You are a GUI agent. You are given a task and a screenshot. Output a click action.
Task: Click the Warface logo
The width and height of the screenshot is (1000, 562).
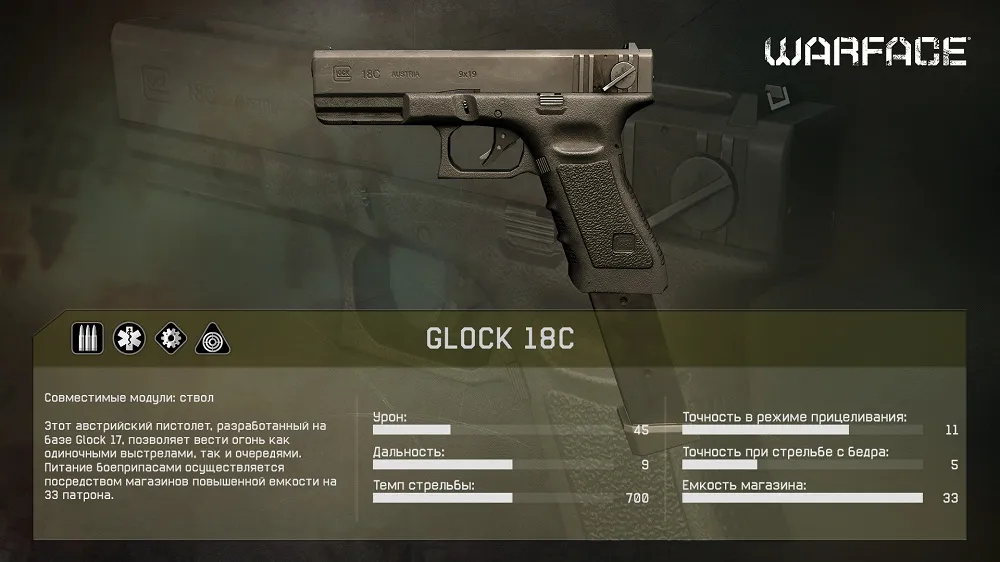pyautogui.click(x=867, y=52)
